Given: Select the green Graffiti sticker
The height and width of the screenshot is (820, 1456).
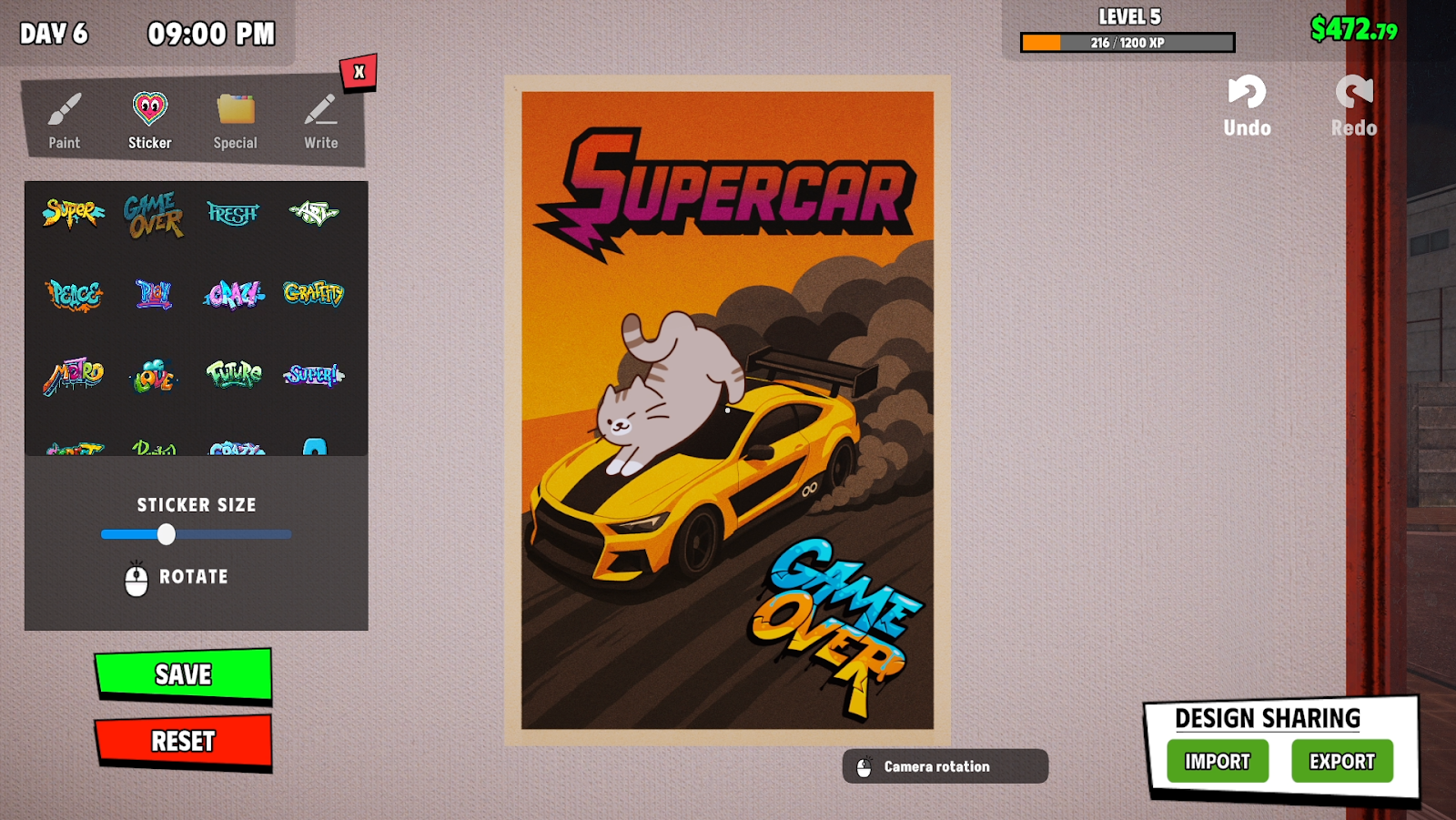Looking at the screenshot, I should point(313,293).
